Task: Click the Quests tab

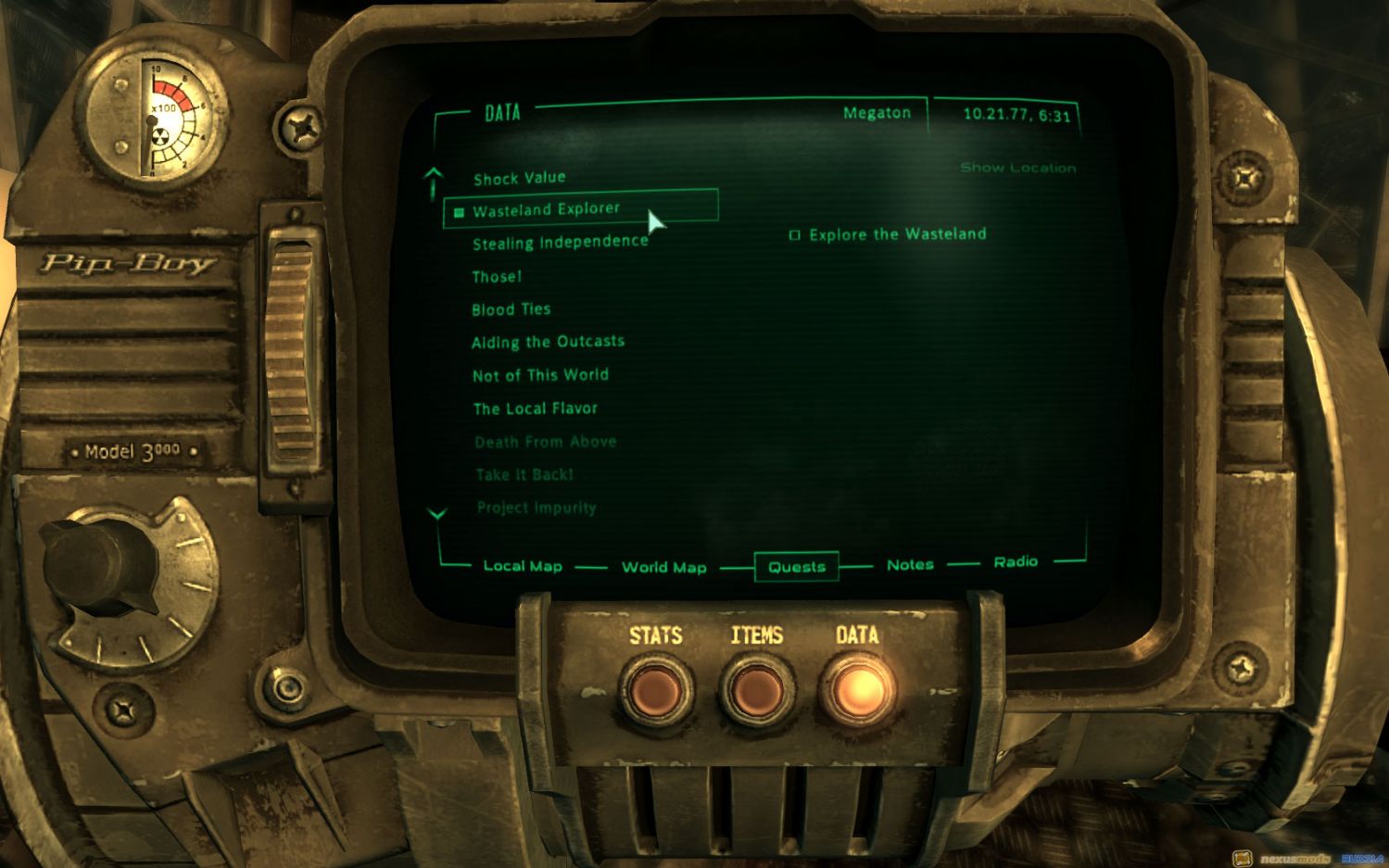Action: [797, 567]
